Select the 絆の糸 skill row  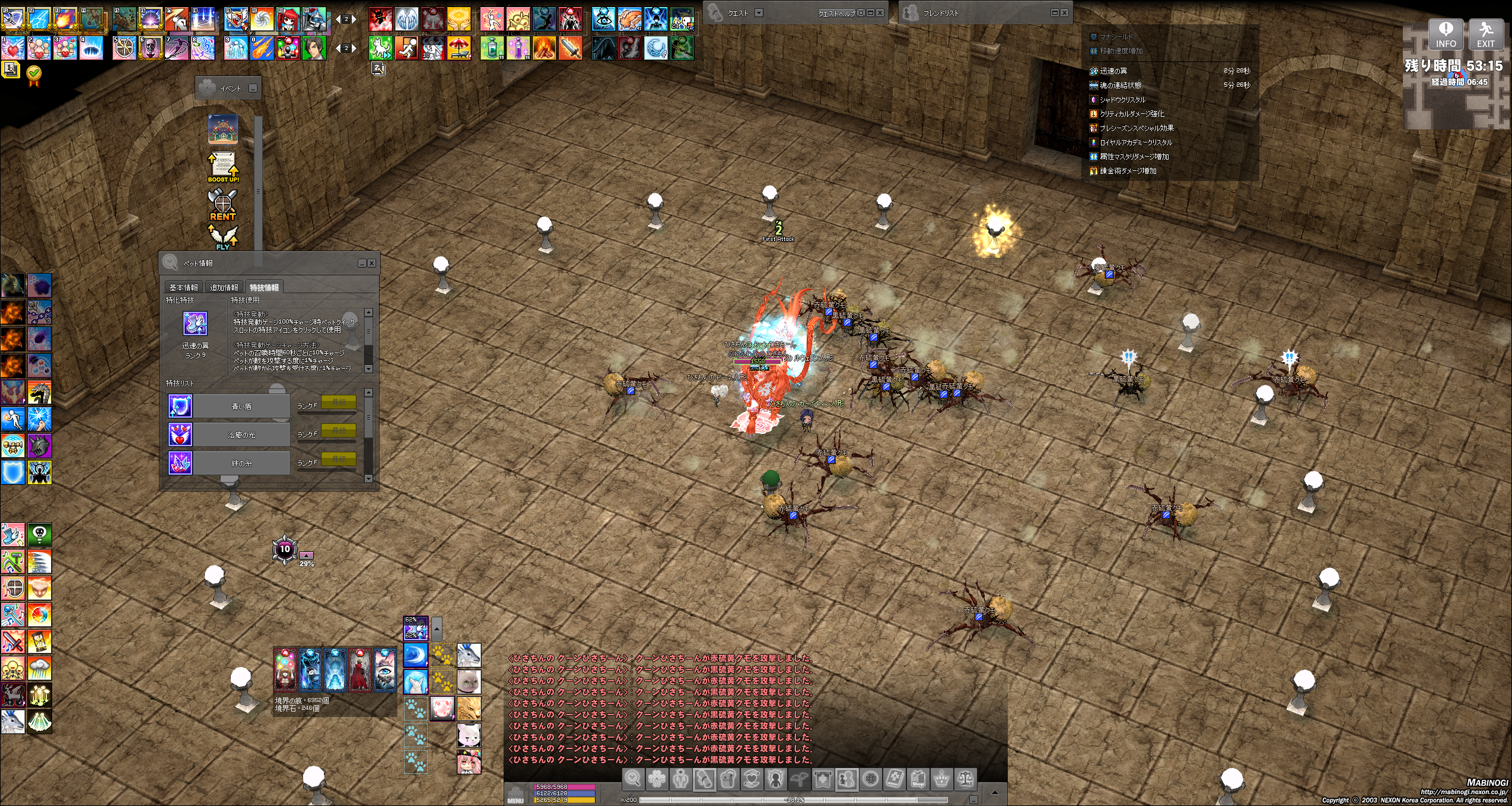241,463
